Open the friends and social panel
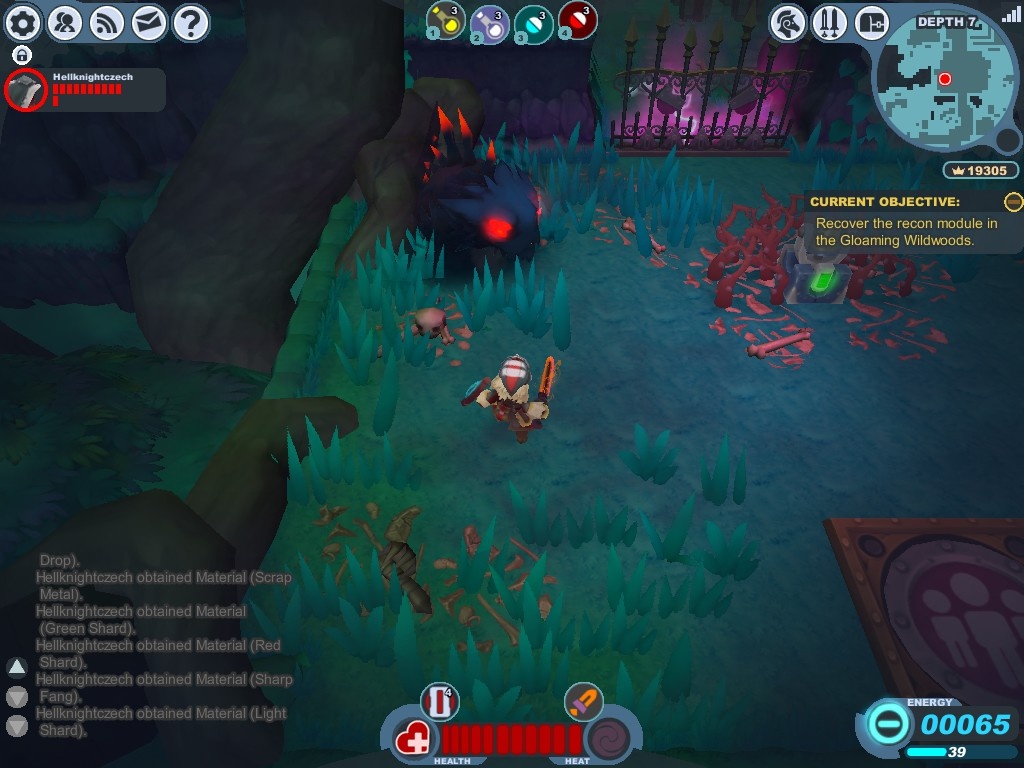Viewport: 1024px width, 768px height. (65, 22)
